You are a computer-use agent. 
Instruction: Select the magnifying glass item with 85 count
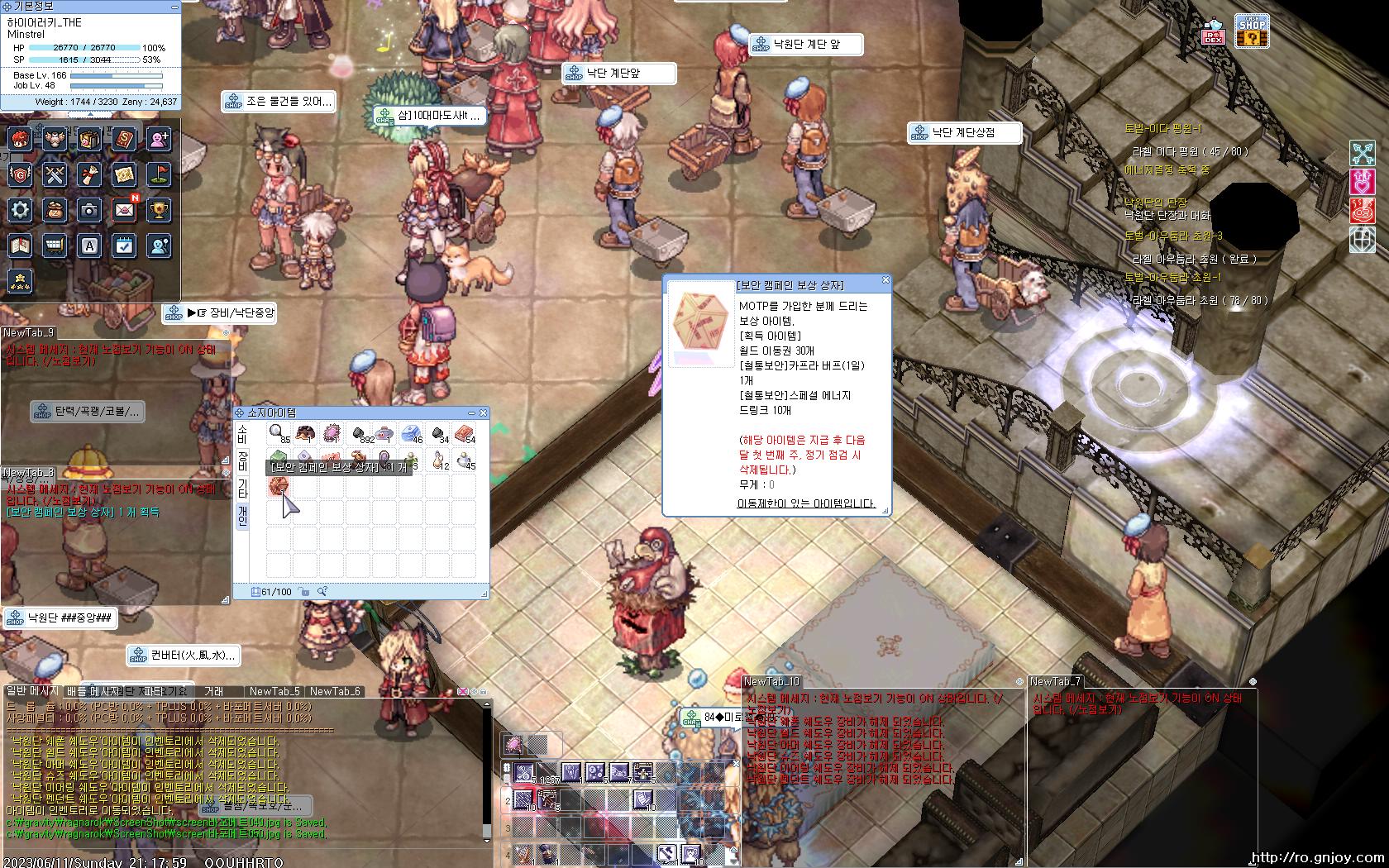point(279,432)
